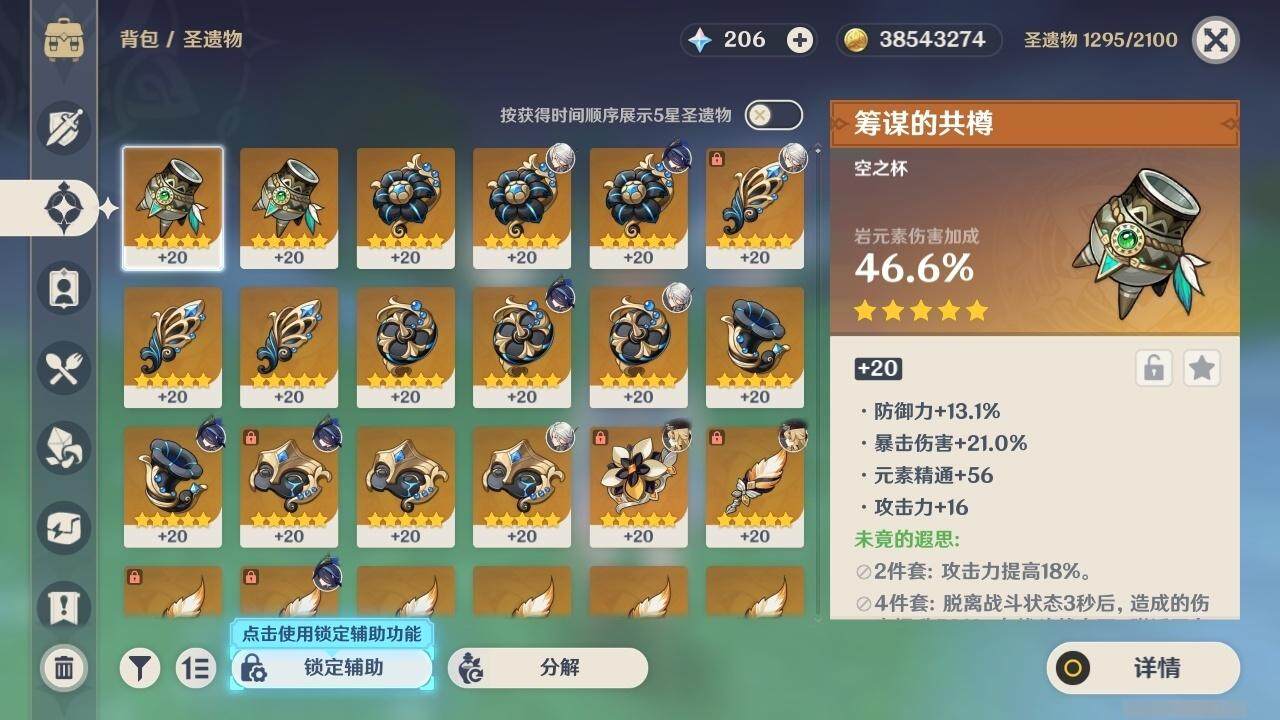Close the artifact inventory screen
Viewport: 1280px width, 720px height.
click(x=1215, y=40)
